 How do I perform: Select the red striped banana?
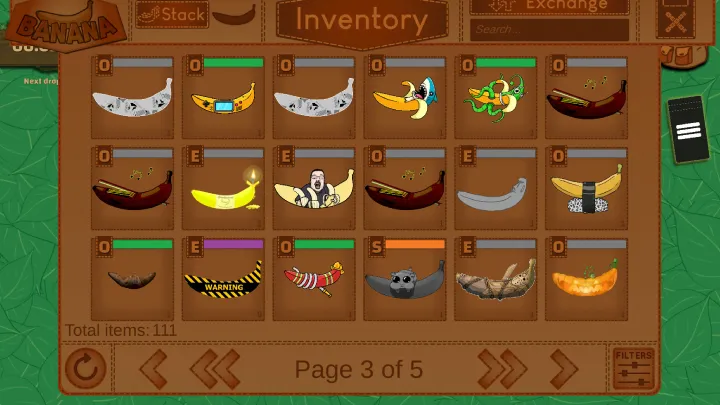tap(314, 279)
